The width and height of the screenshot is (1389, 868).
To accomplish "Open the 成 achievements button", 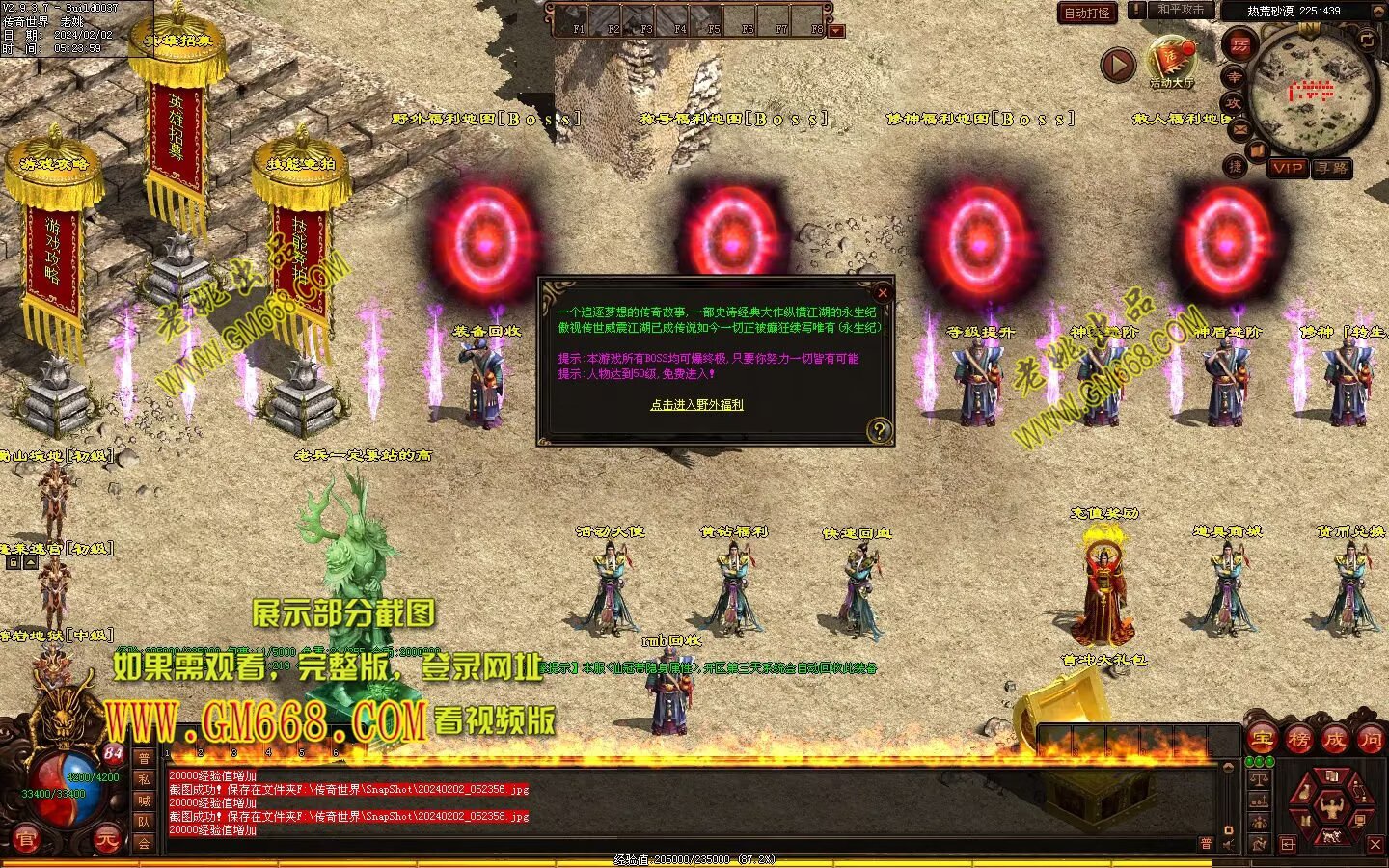I will pyautogui.click(x=1334, y=740).
